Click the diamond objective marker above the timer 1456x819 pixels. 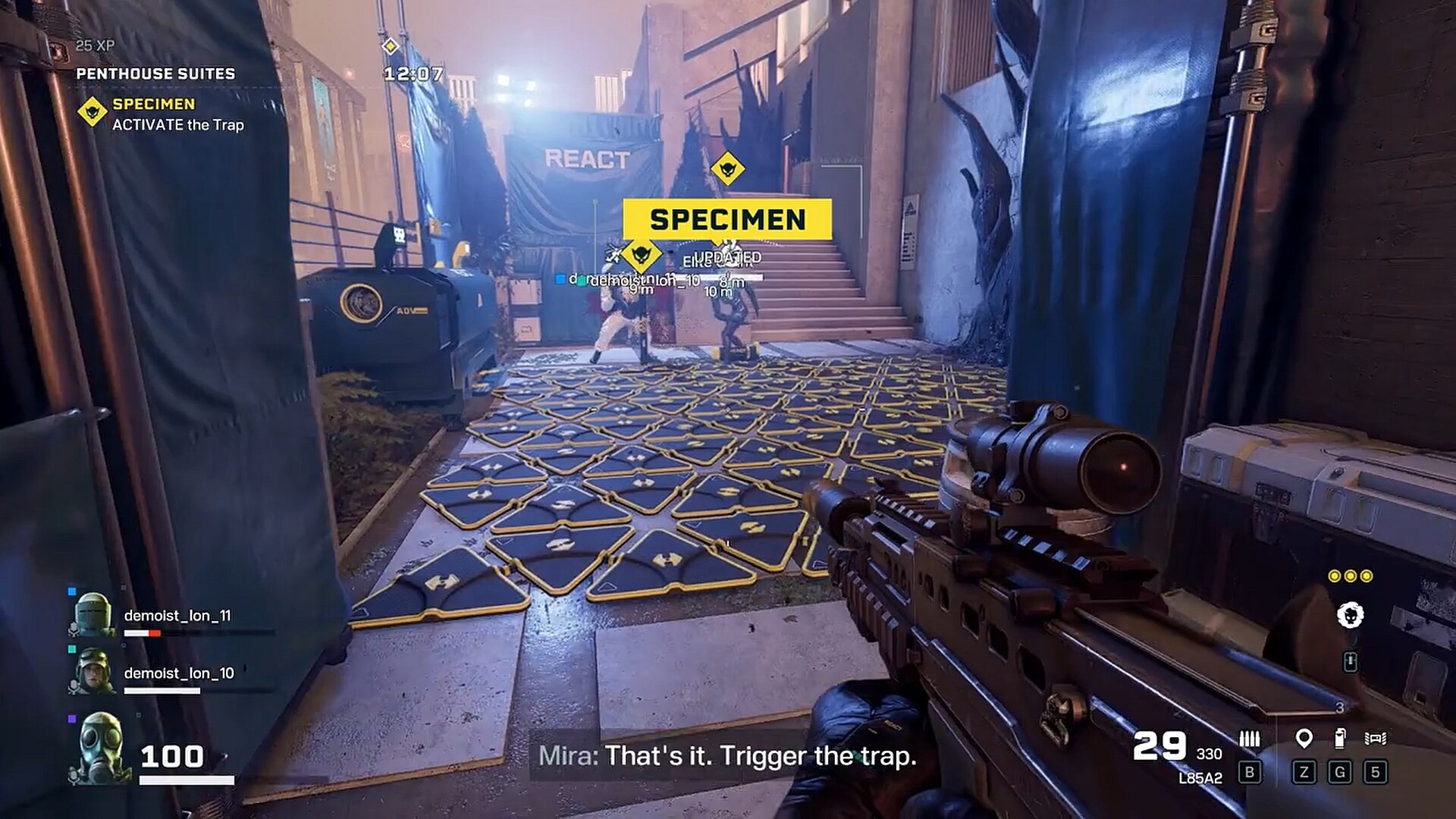[x=390, y=46]
